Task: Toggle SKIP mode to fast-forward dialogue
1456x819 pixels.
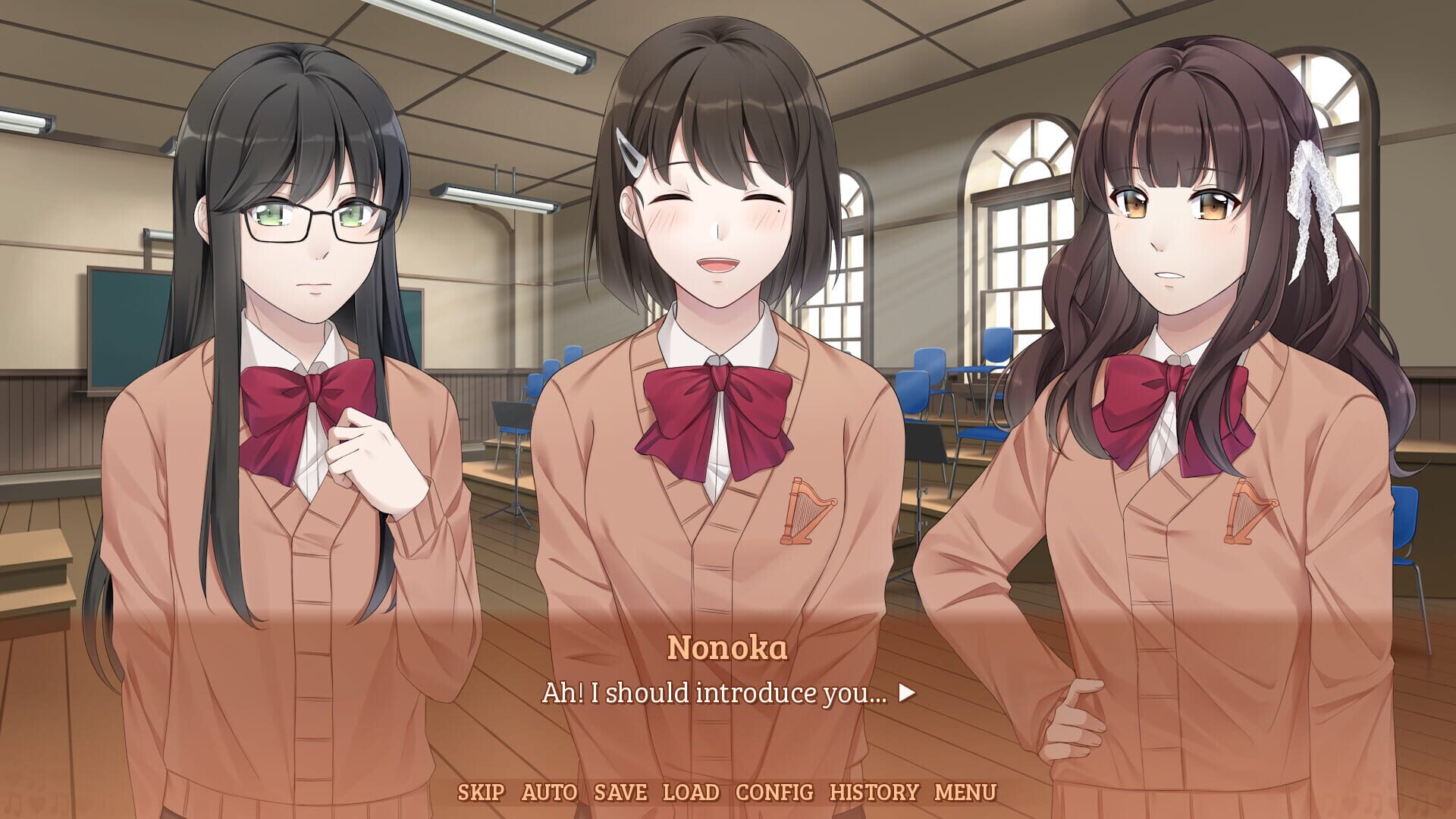Action: point(481,792)
